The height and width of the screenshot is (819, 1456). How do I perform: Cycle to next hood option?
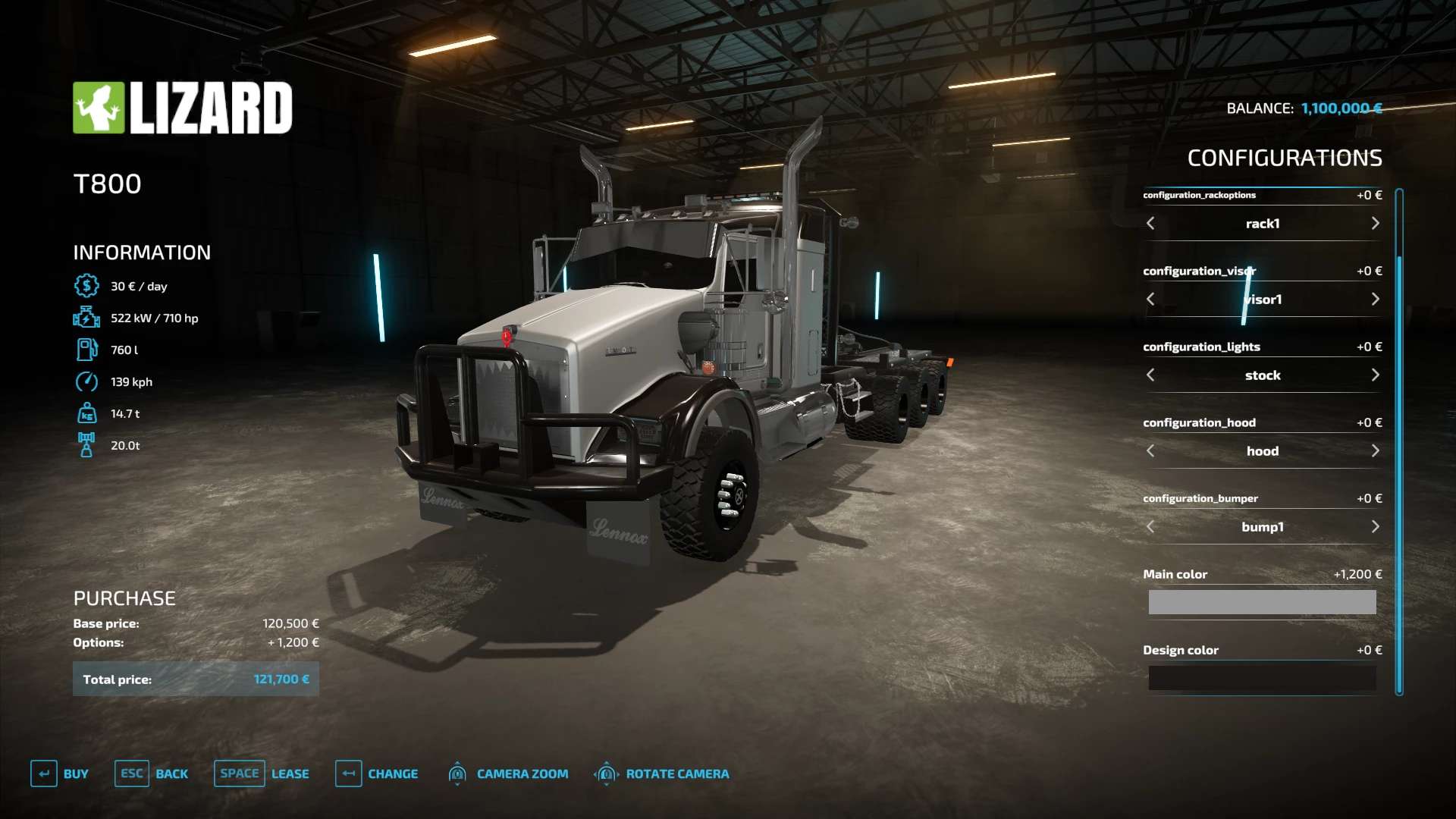coord(1375,451)
